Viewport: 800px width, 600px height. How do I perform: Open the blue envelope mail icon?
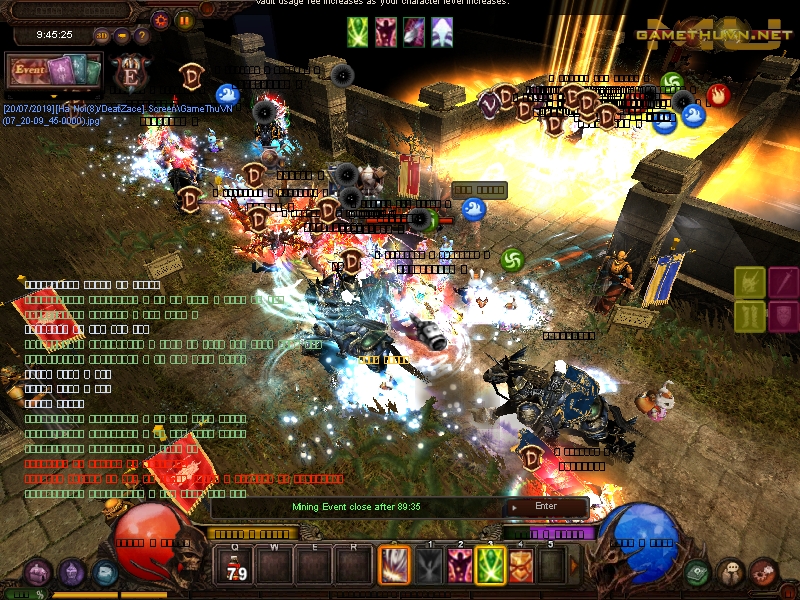click(x=105, y=573)
